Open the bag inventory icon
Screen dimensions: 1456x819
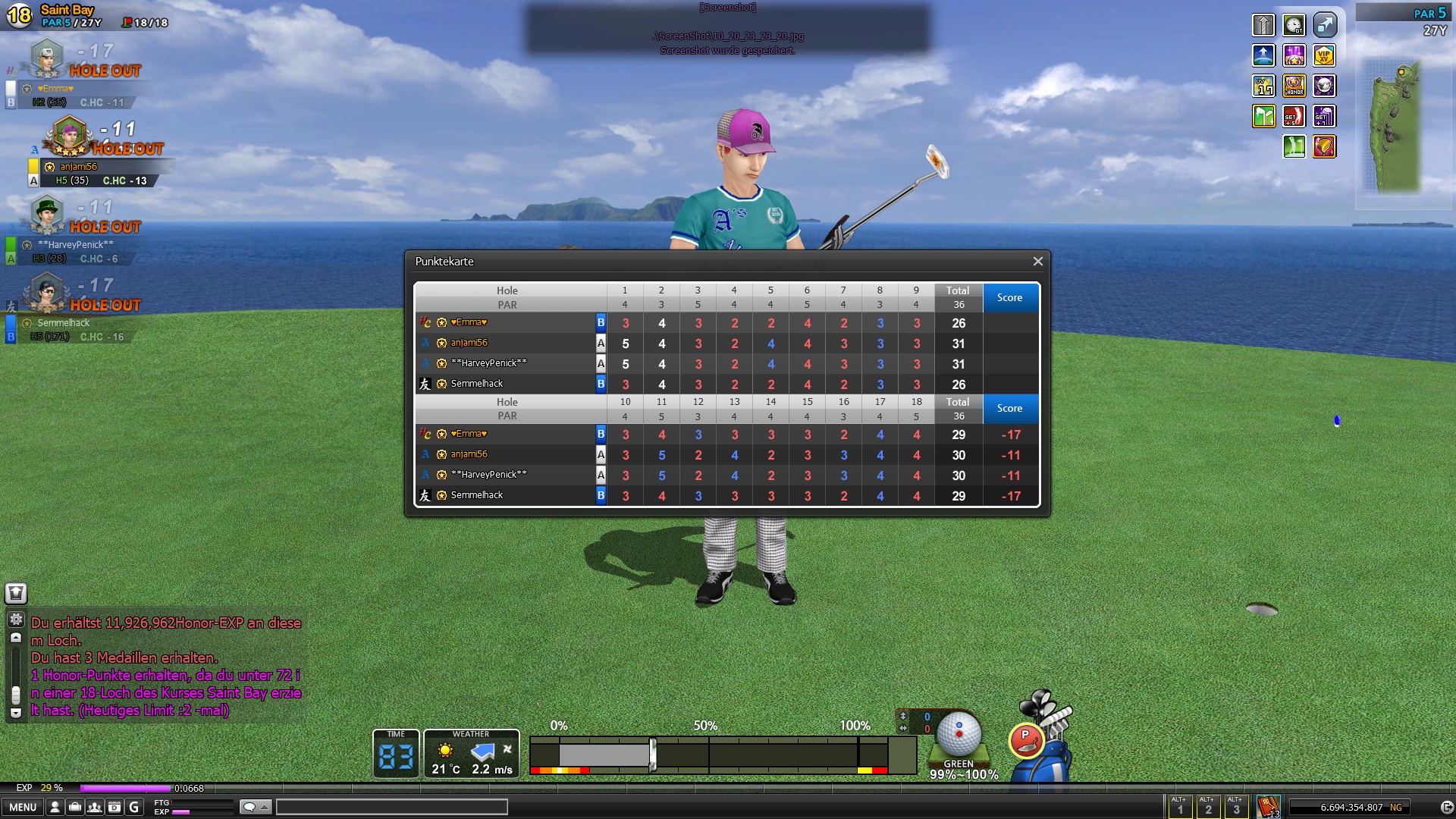(x=75, y=808)
